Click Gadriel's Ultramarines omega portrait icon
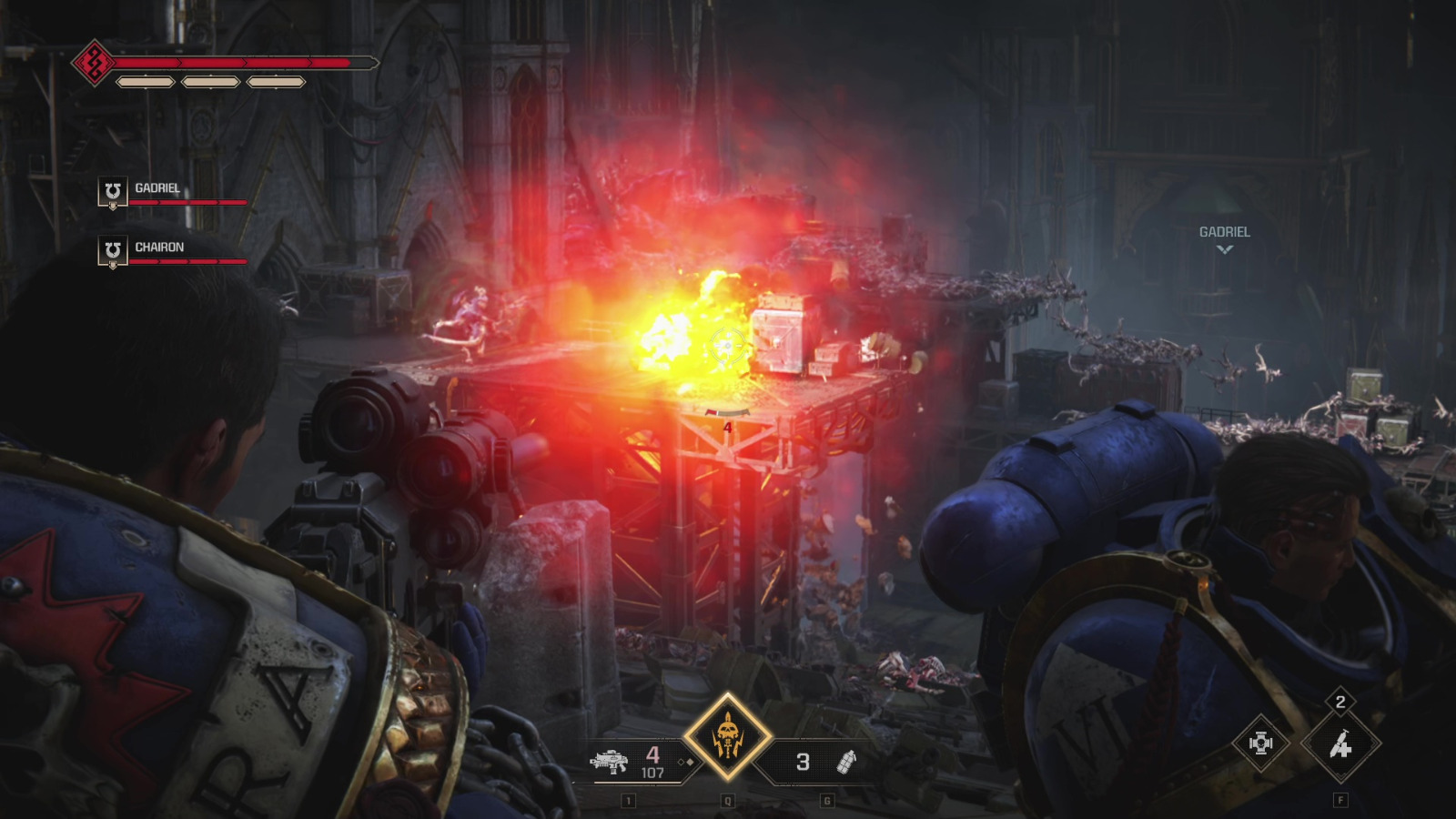This screenshot has height=819, width=1456. [x=113, y=189]
